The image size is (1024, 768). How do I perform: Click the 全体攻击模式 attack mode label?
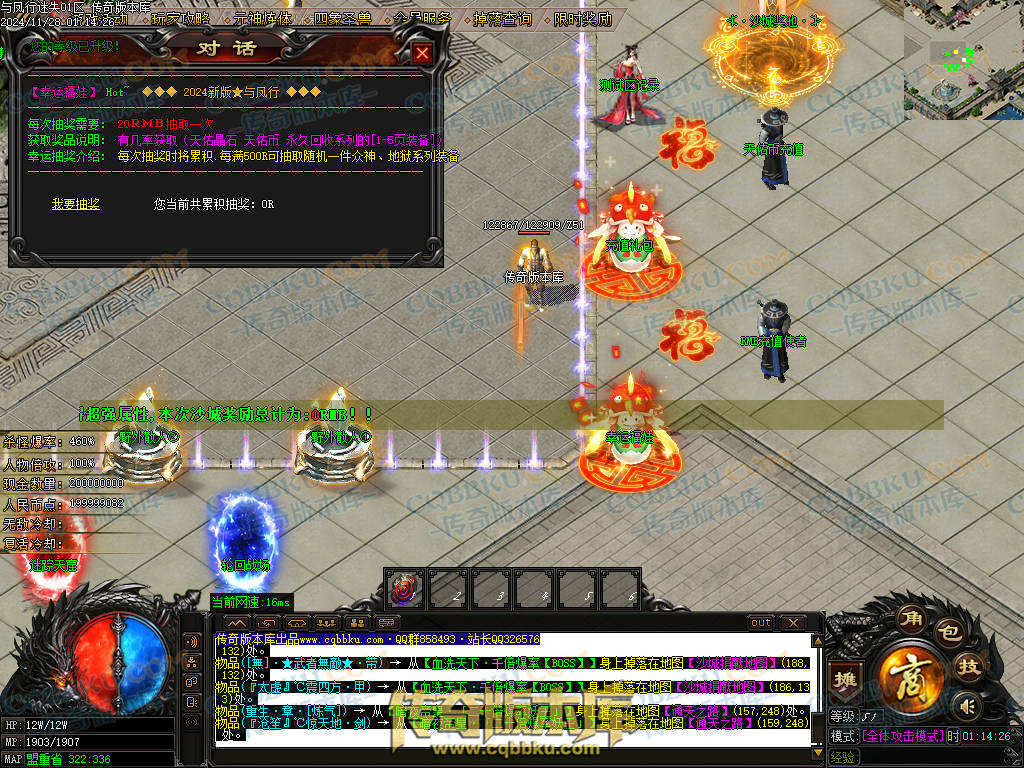900,736
